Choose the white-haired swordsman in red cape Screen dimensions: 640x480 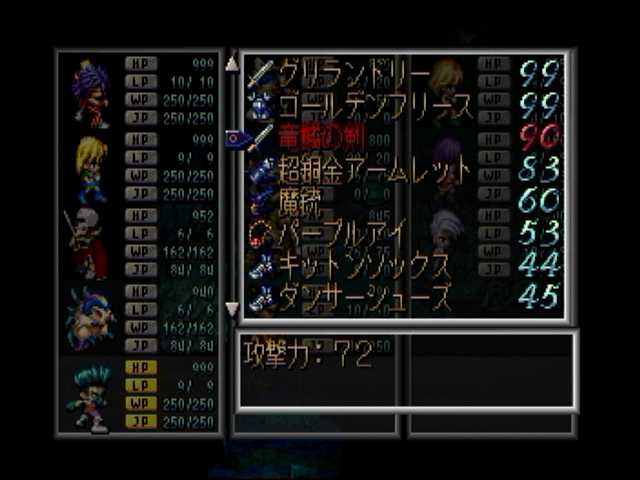coord(88,244)
